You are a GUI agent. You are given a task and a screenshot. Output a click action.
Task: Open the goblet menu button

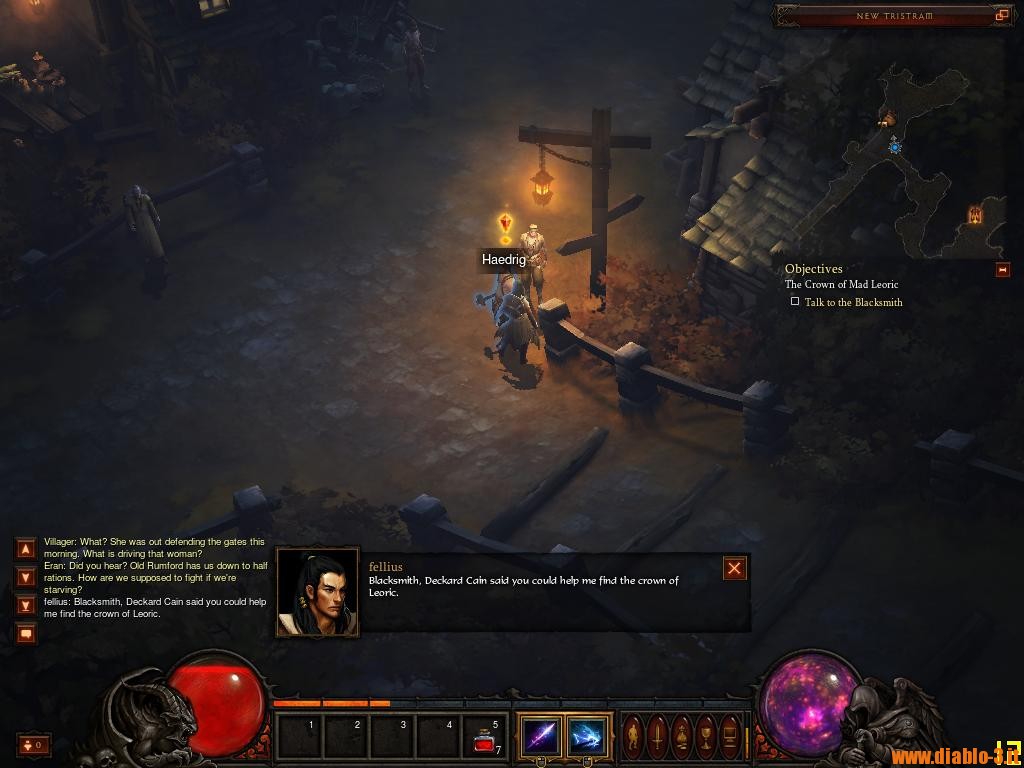click(707, 737)
